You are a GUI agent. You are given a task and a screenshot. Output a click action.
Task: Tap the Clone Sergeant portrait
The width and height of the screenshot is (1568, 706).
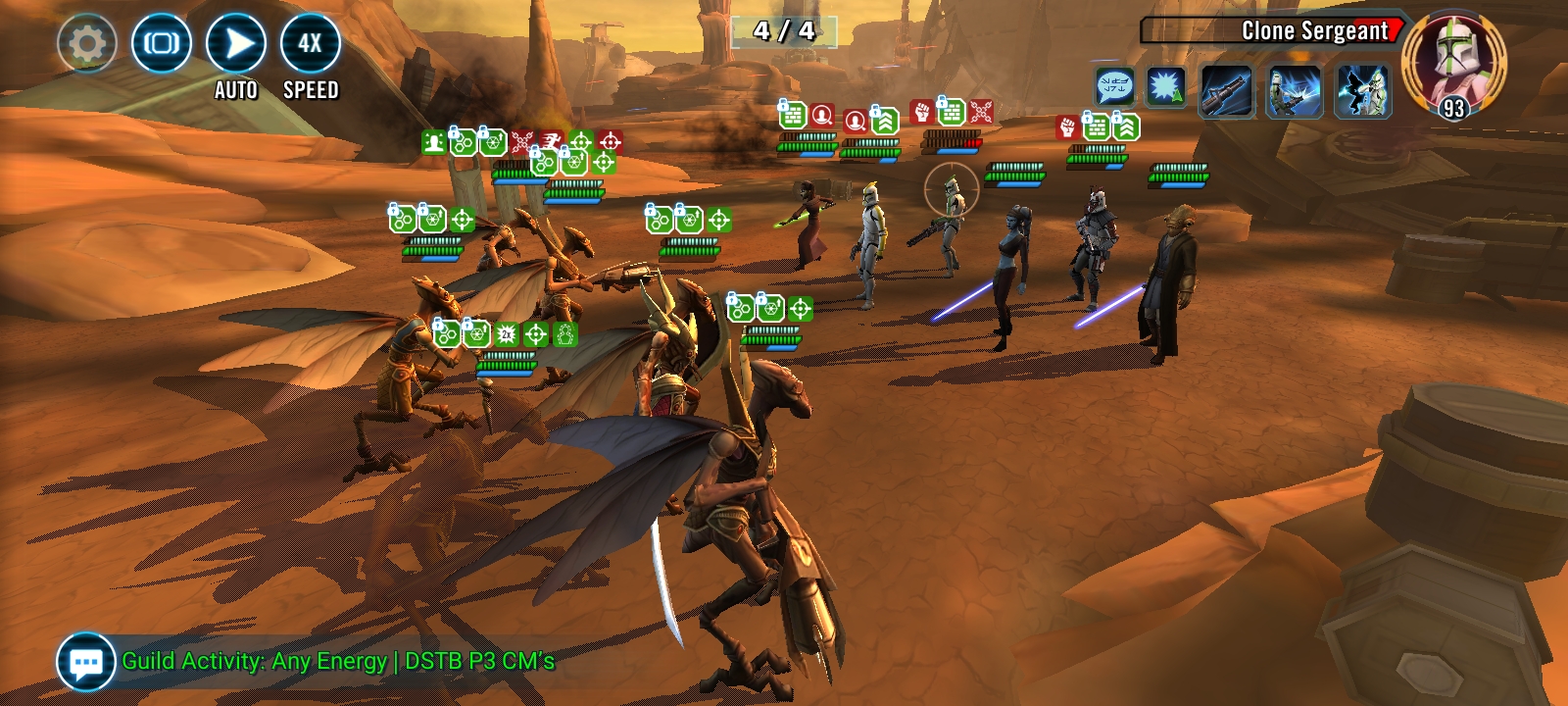point(1453,61)
